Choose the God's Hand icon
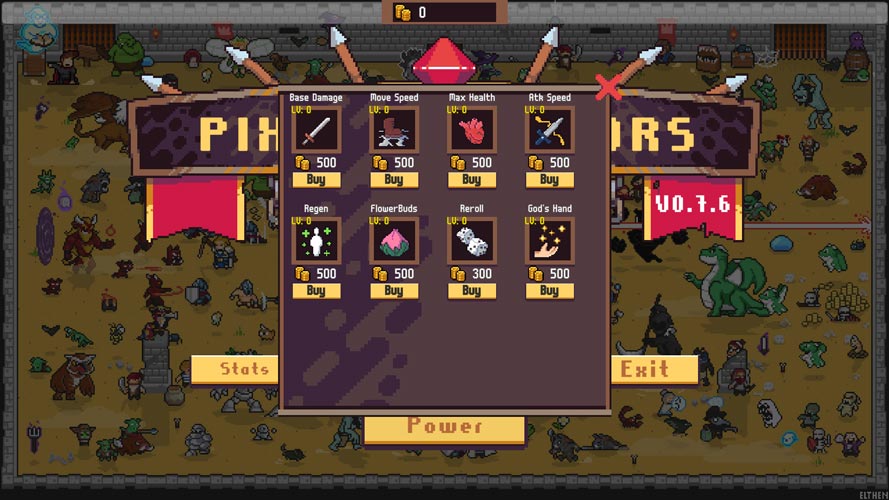 pyautogui.click(x=549, y=241)
